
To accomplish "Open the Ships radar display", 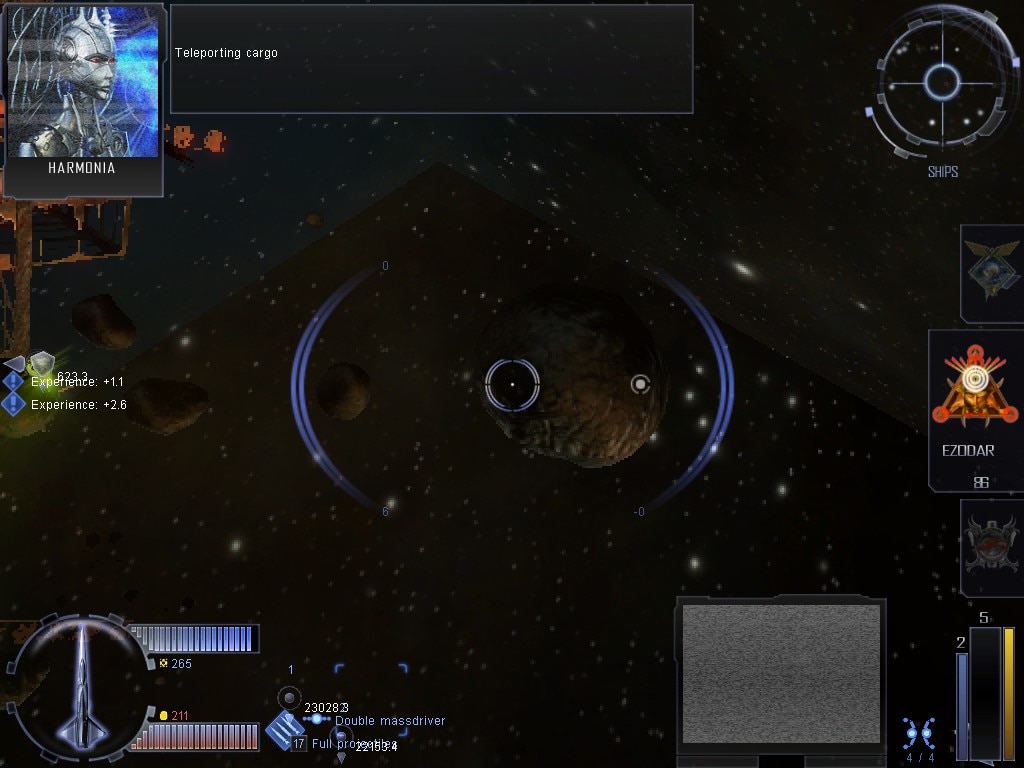I will [x=941, y=83].
